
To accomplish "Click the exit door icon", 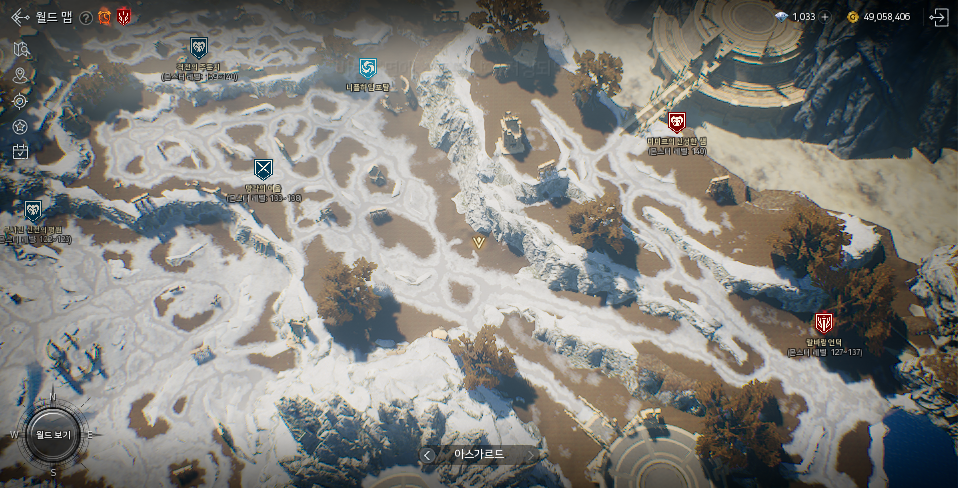I will coord(938,17).
